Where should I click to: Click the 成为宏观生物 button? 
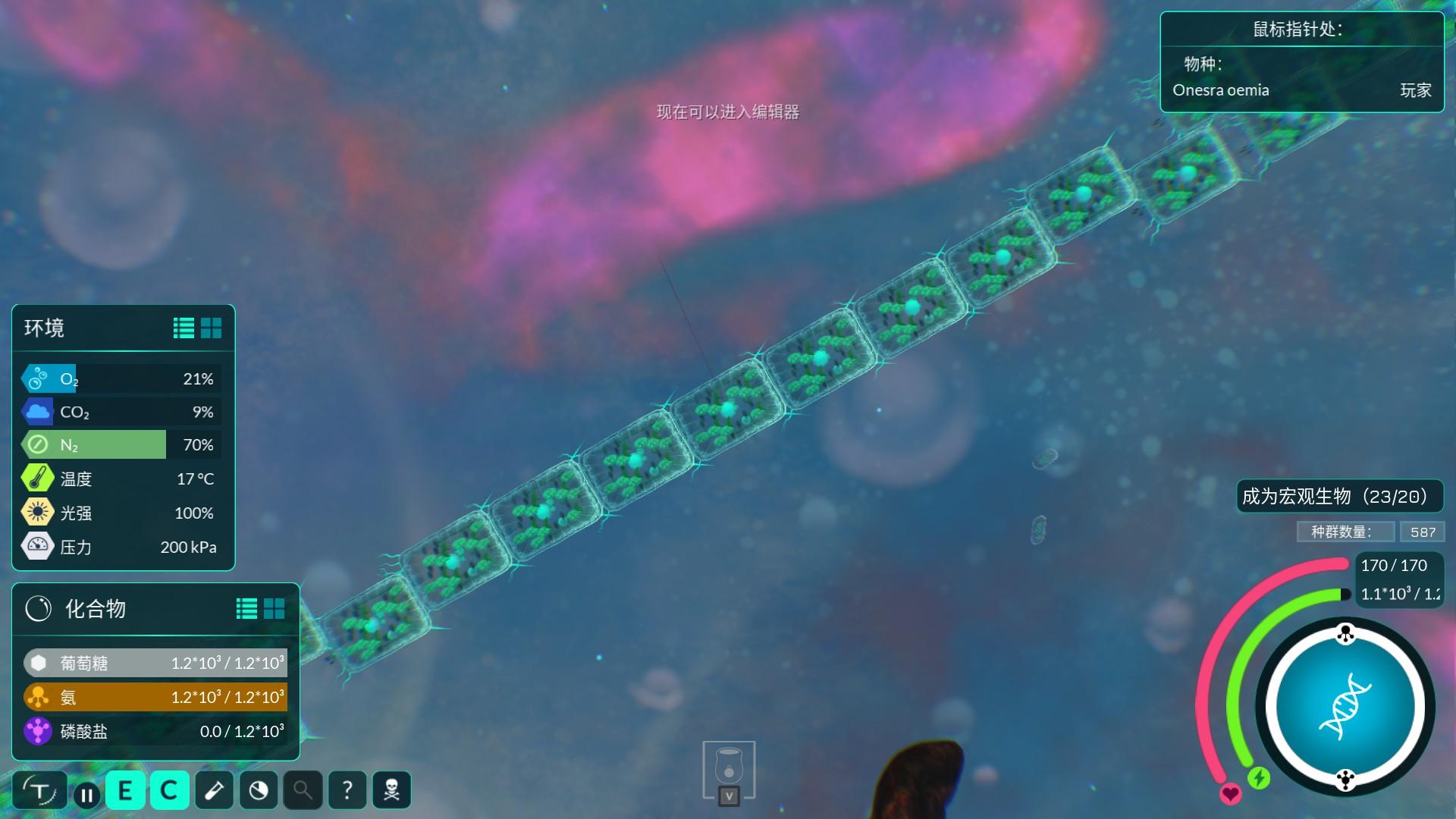click(x=1339, y=497)
